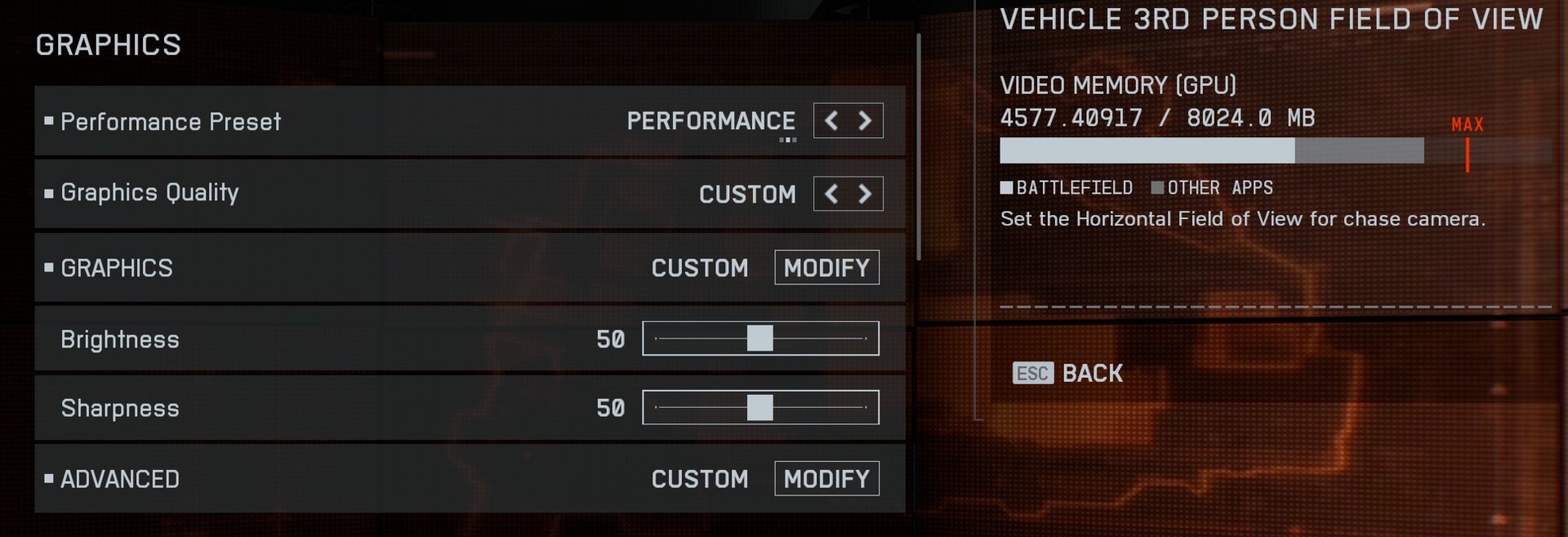
Task: Switch Graphics Quality to next option
Action: pyautogui.click(x=865, y=195)
